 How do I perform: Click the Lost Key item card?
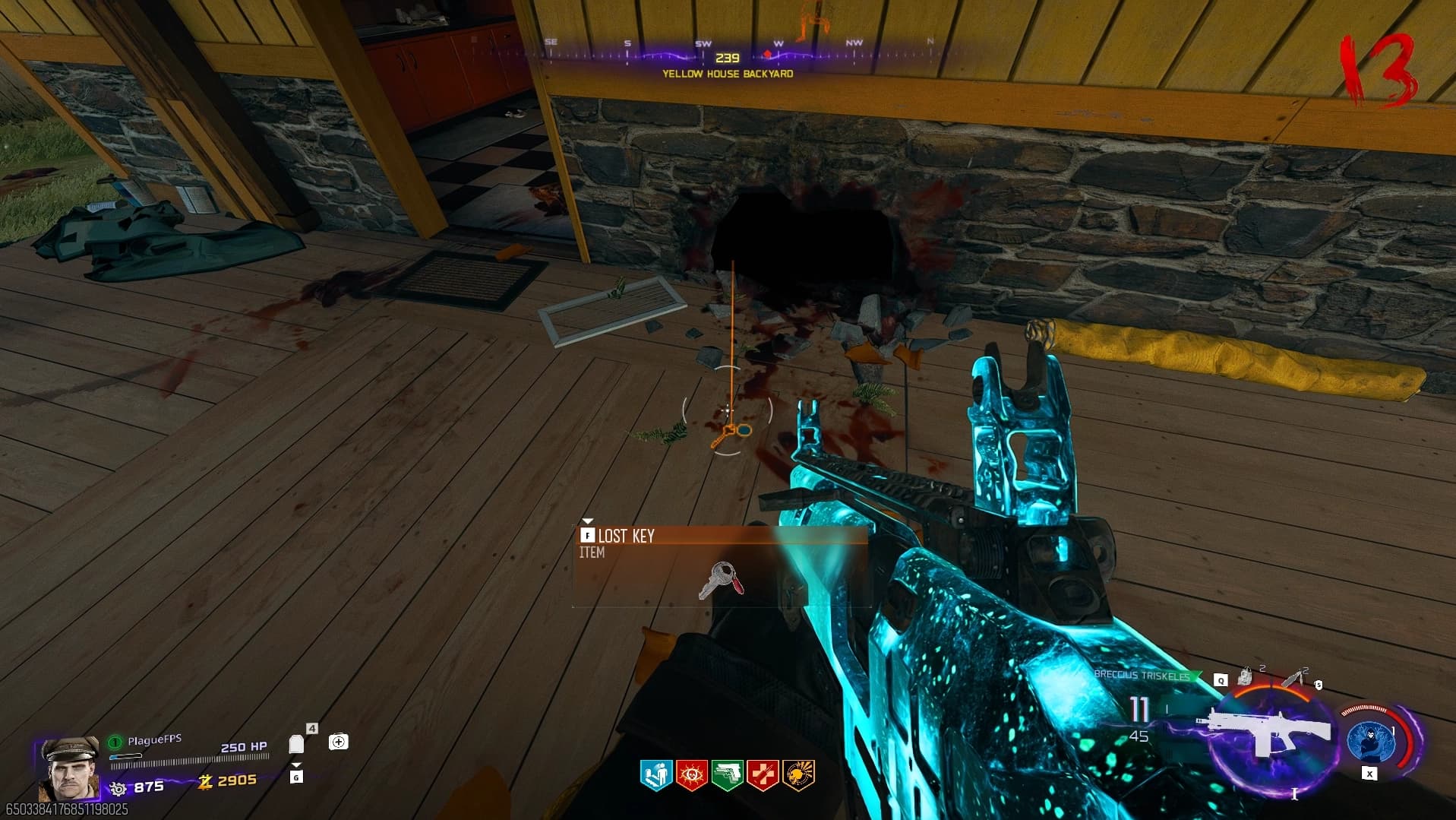coord(719,566)
